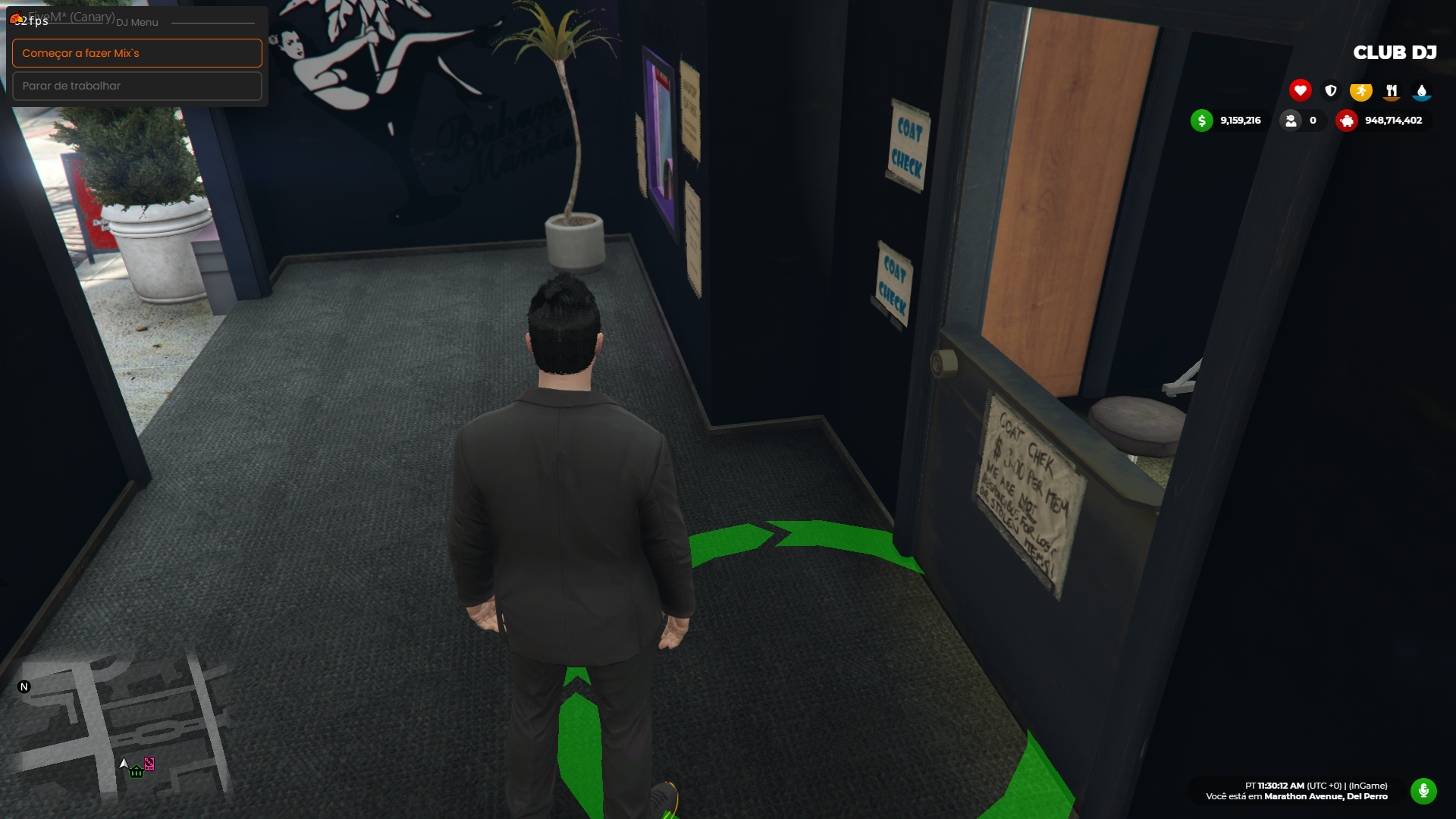Click the pink marker on the minimap
This screenshot has width=1456, height=819.
pos(149,764)
